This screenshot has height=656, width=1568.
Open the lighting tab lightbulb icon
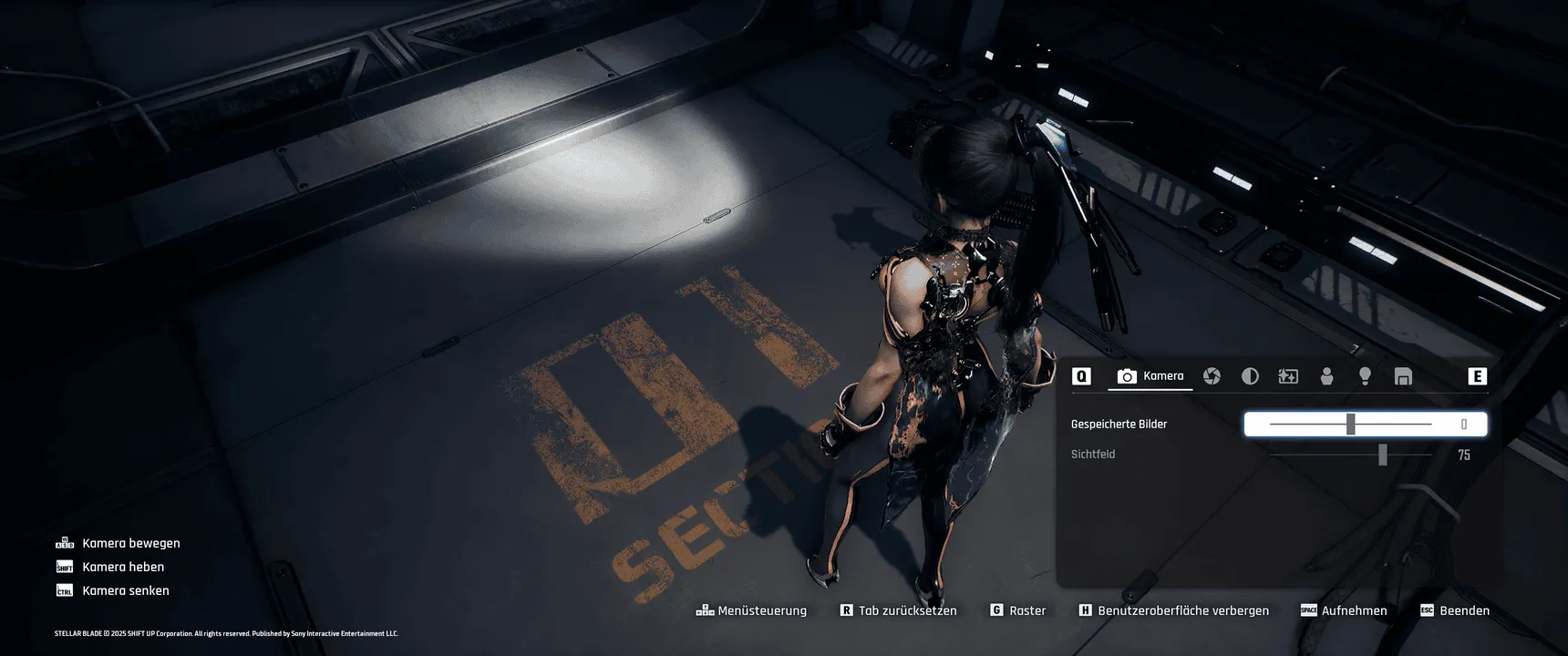click(1364, 375)
